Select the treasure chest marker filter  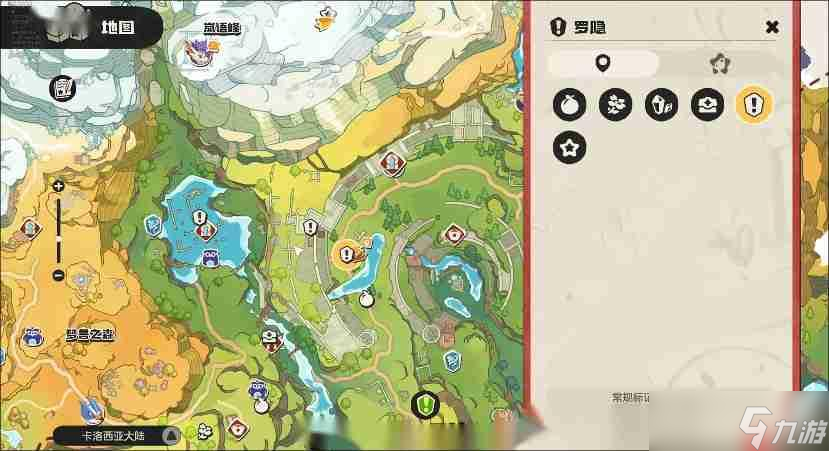coord(707,104)
